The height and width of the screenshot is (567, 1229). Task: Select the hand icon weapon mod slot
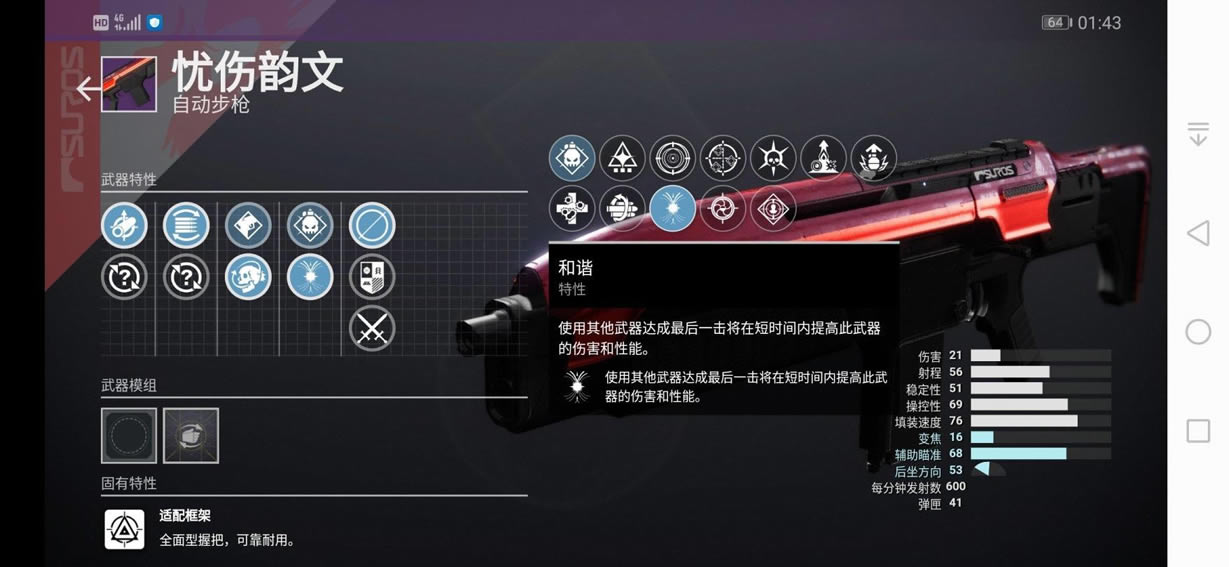tap(191, 435)
